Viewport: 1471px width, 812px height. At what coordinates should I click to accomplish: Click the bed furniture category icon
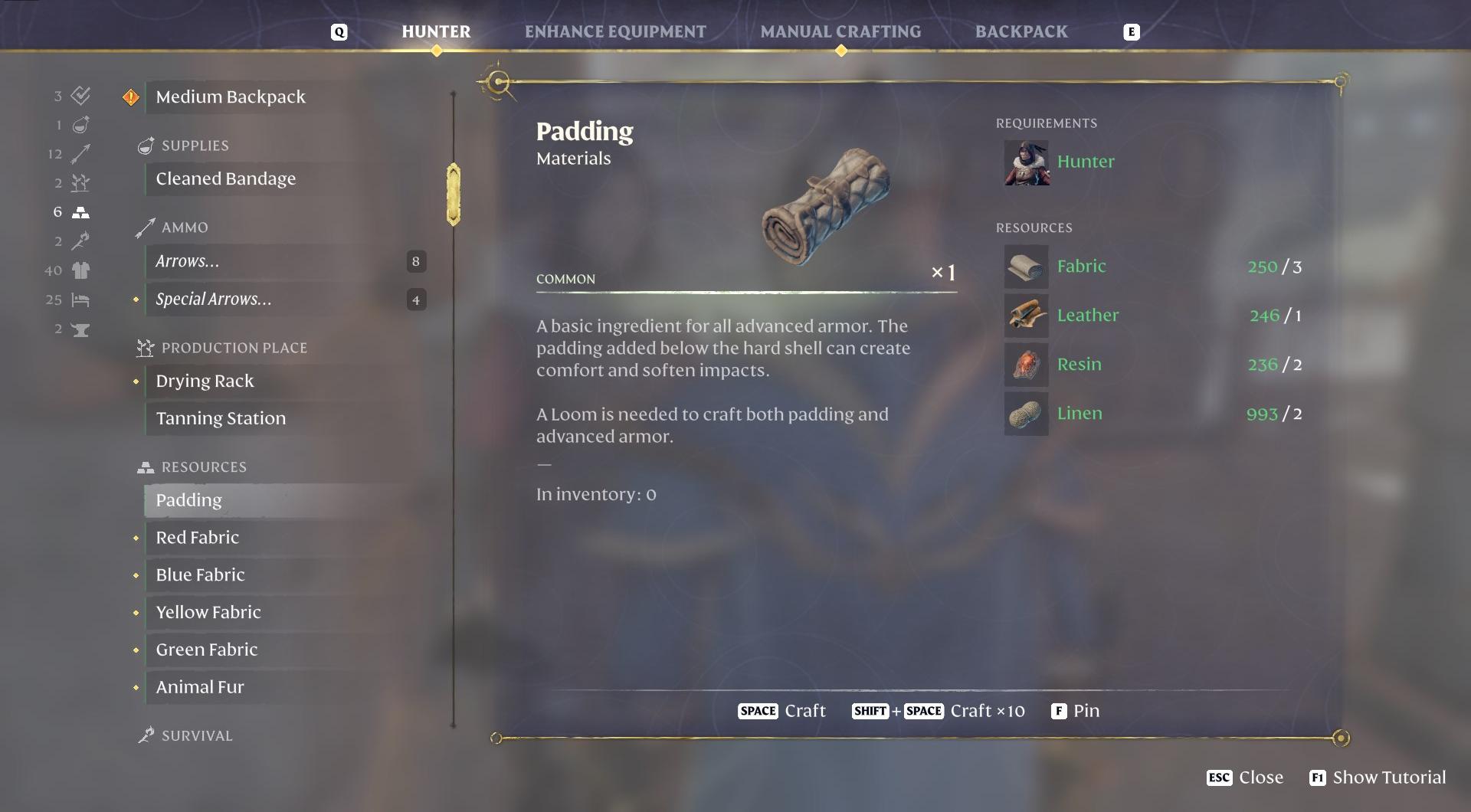(80, 300)
